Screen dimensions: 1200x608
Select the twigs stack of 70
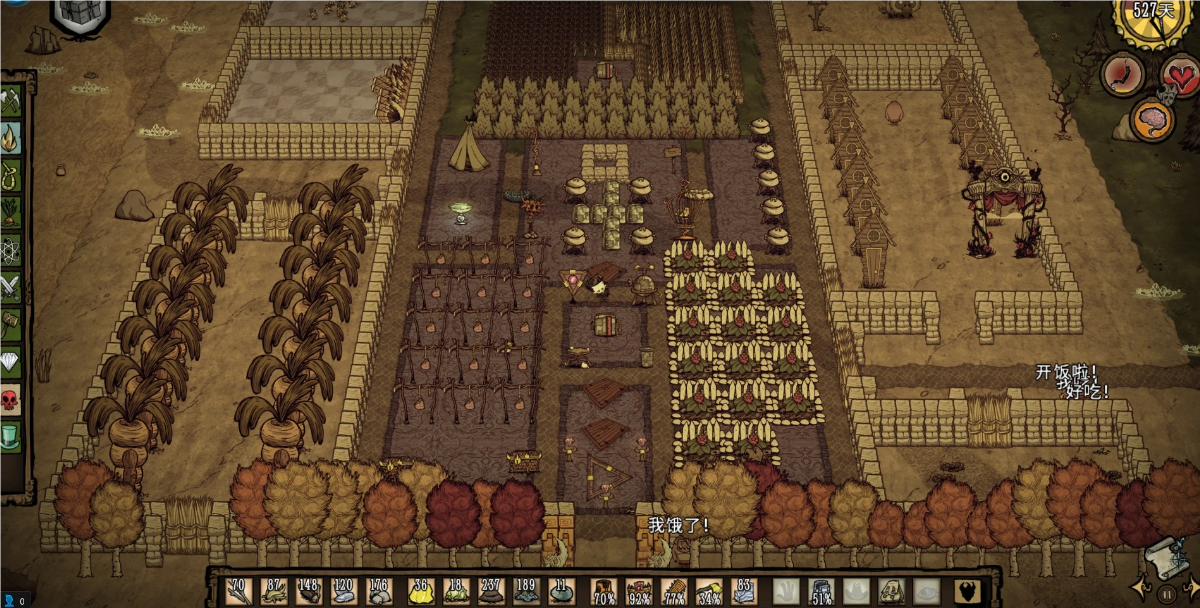pyautogui.click(x=239, y=590)
